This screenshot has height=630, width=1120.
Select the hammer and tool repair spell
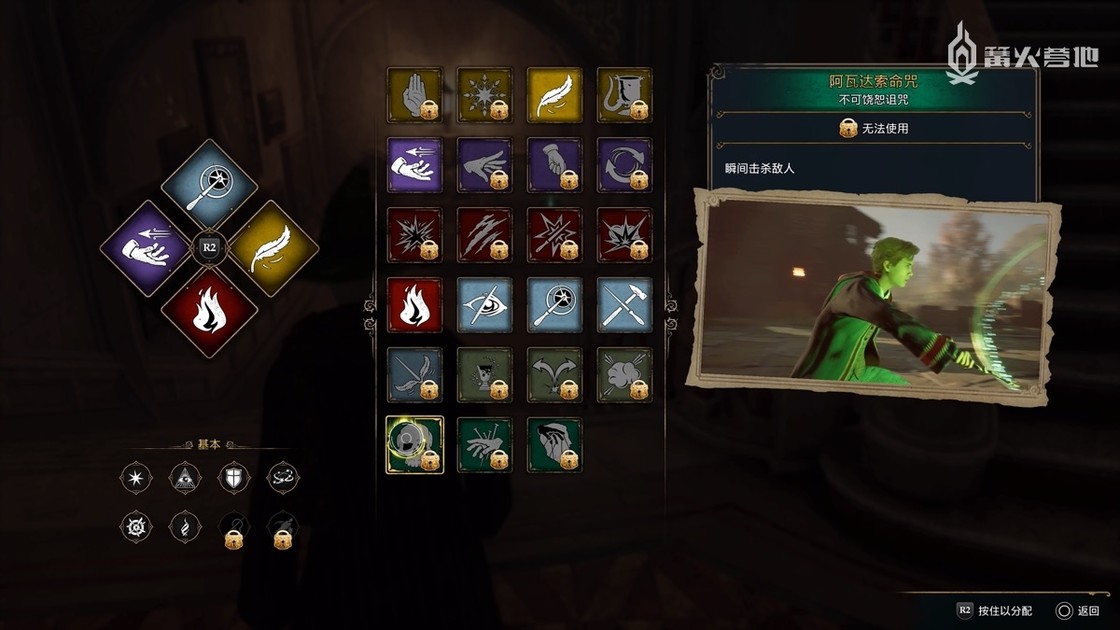[624, 305]
